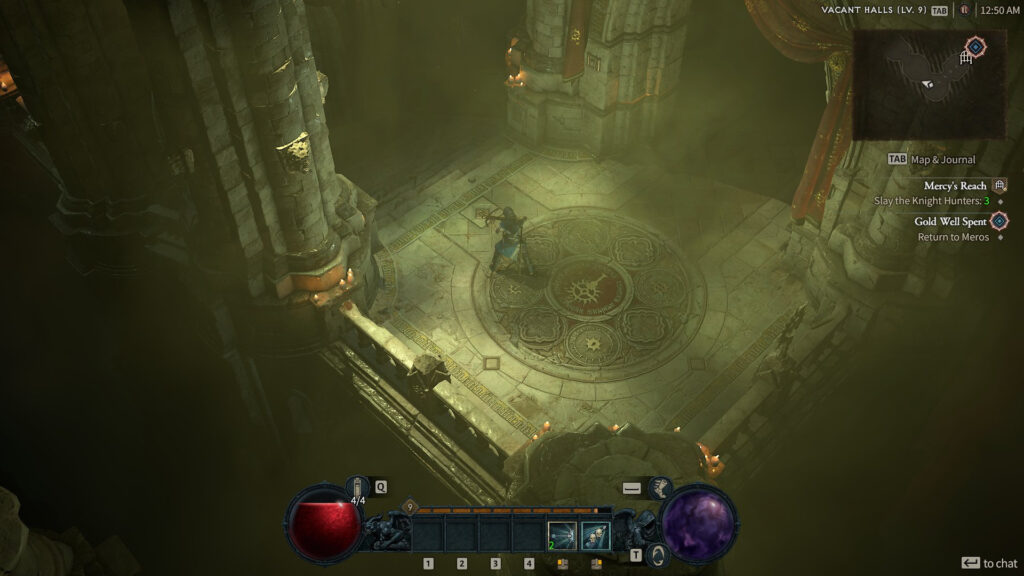Image resolution: width=1024 pixels, height=576 pixels.
Task: Click the round emblem icon beside the clock
Action: (964, 10)
